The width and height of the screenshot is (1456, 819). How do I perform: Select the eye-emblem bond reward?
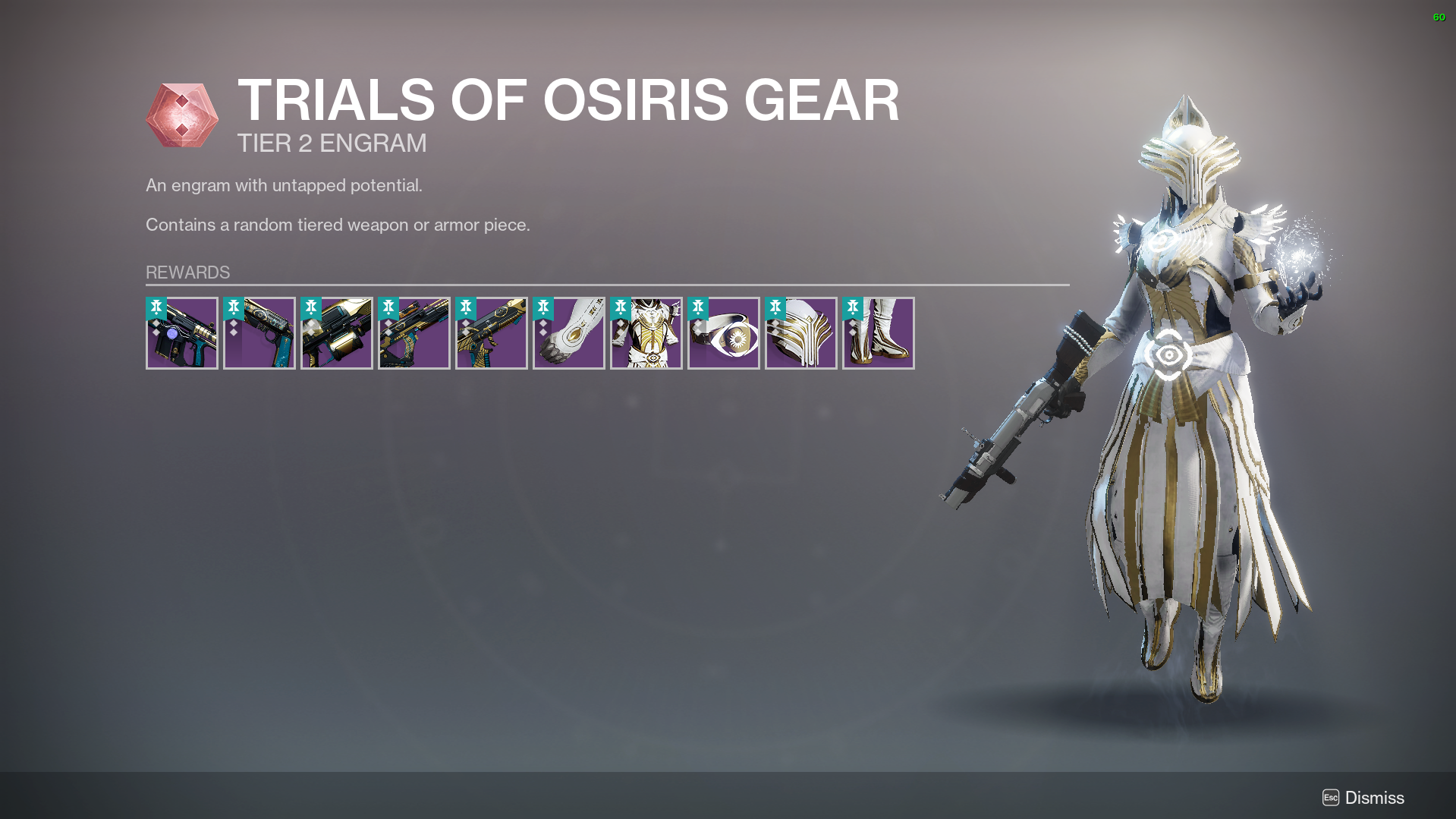(724, 333)
